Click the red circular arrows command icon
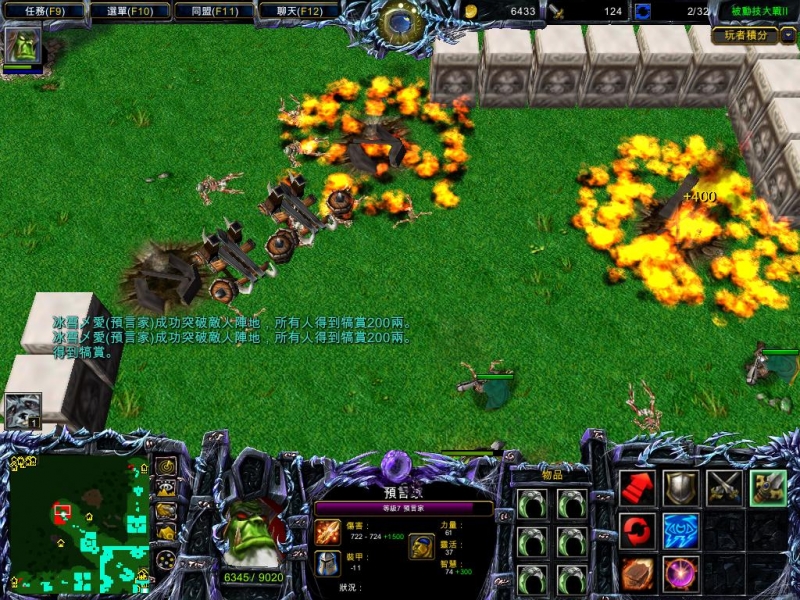Viewport: 800px width, 600px height. 637,531
